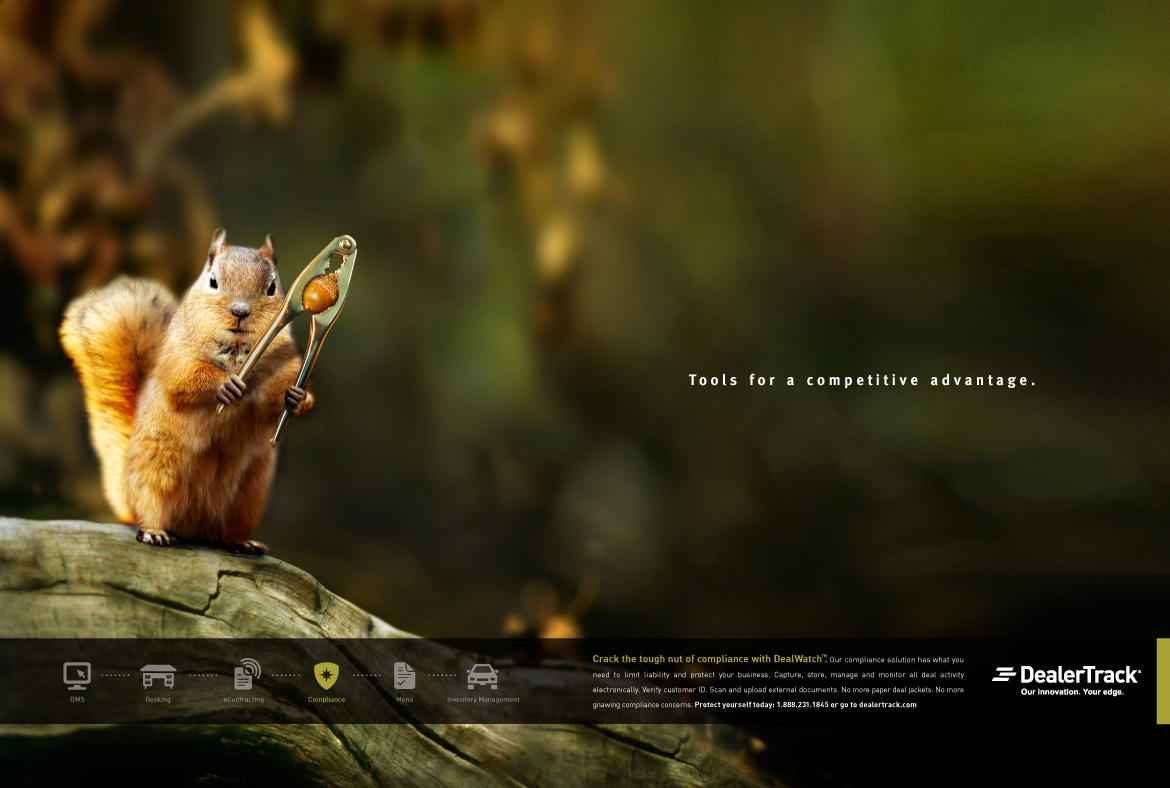The width and height of the screenshot is (1170, 788).
Task: Choose the eContracting document icon
Action: click(245, 675)
